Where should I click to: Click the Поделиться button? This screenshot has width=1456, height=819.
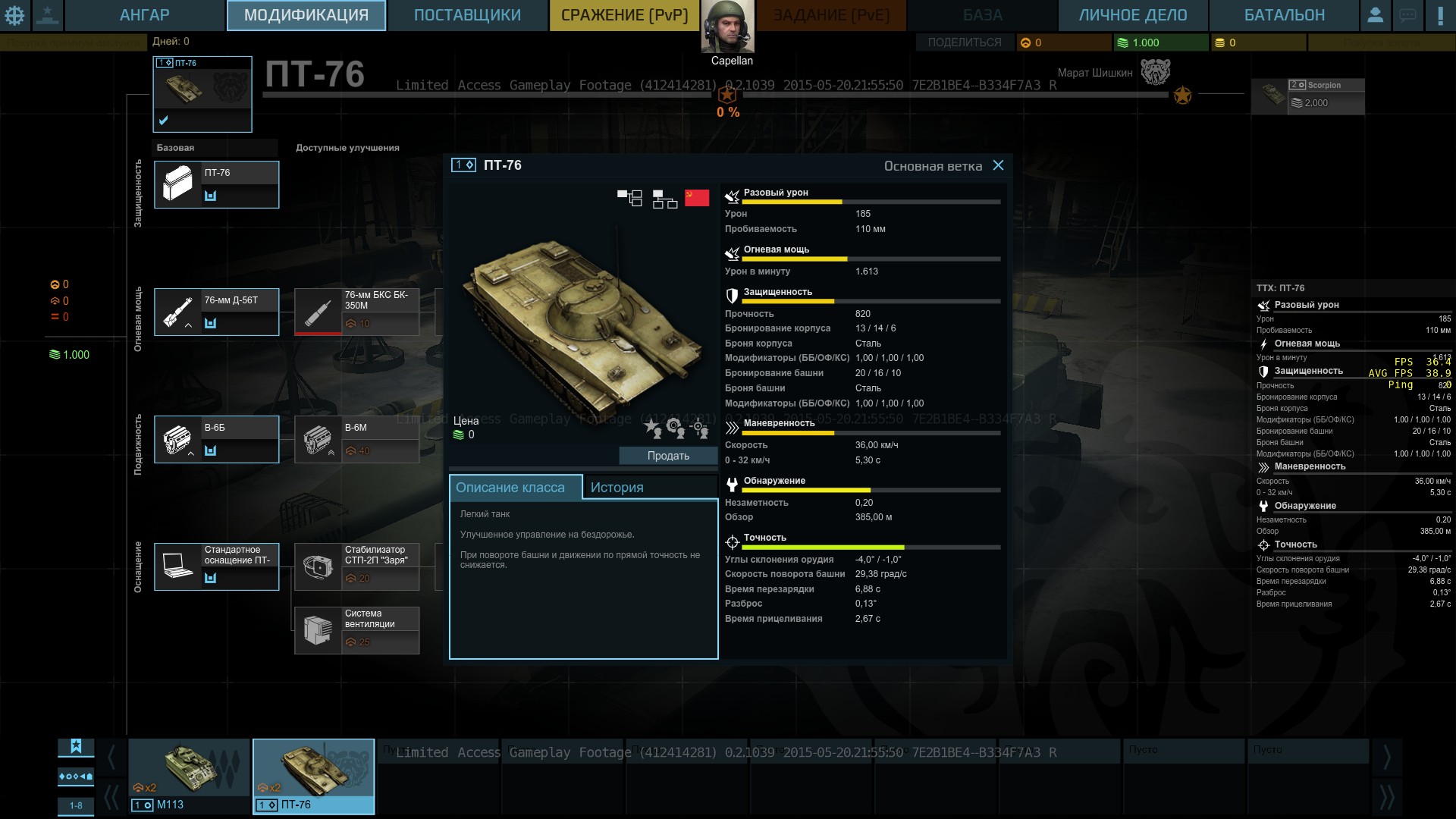coord(964,42)
